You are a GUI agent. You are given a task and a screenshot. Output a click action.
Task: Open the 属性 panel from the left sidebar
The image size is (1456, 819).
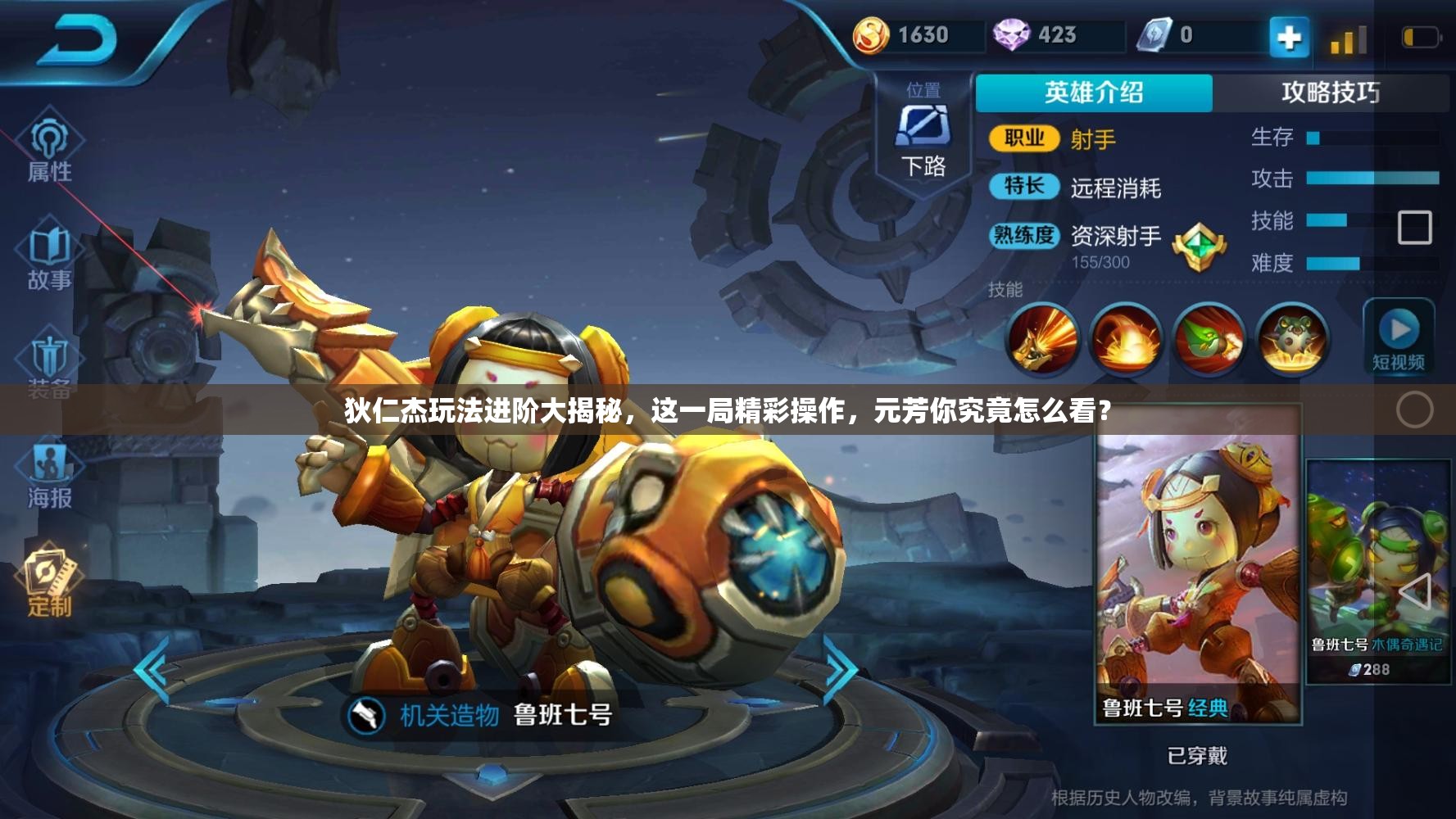tap(51, 149)
